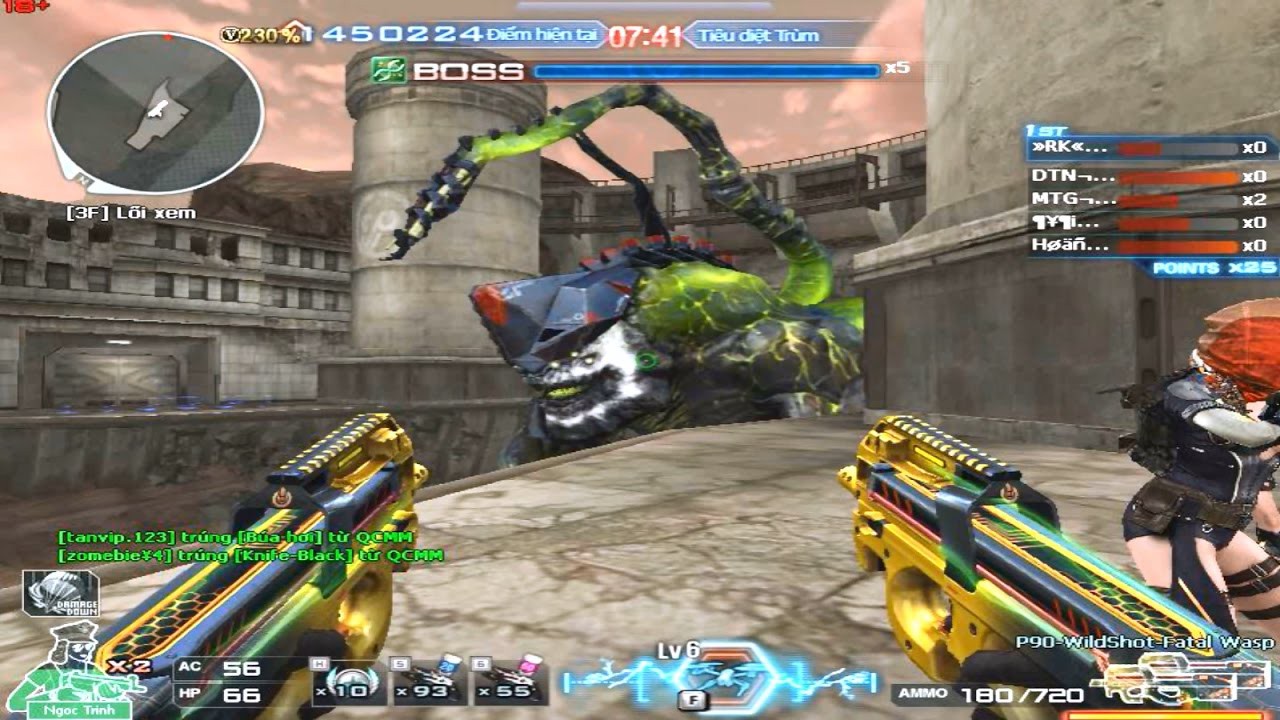Click the green BOSS icon
This screenshot has height=720, width=1280.
point(386,70)
